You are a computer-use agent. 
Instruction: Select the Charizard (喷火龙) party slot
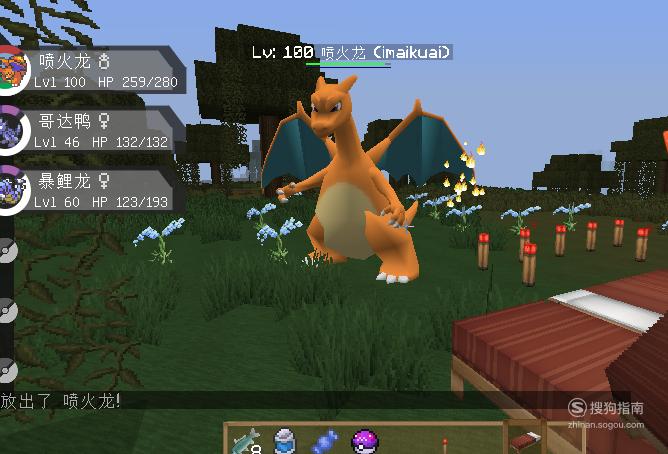[95, 70]
